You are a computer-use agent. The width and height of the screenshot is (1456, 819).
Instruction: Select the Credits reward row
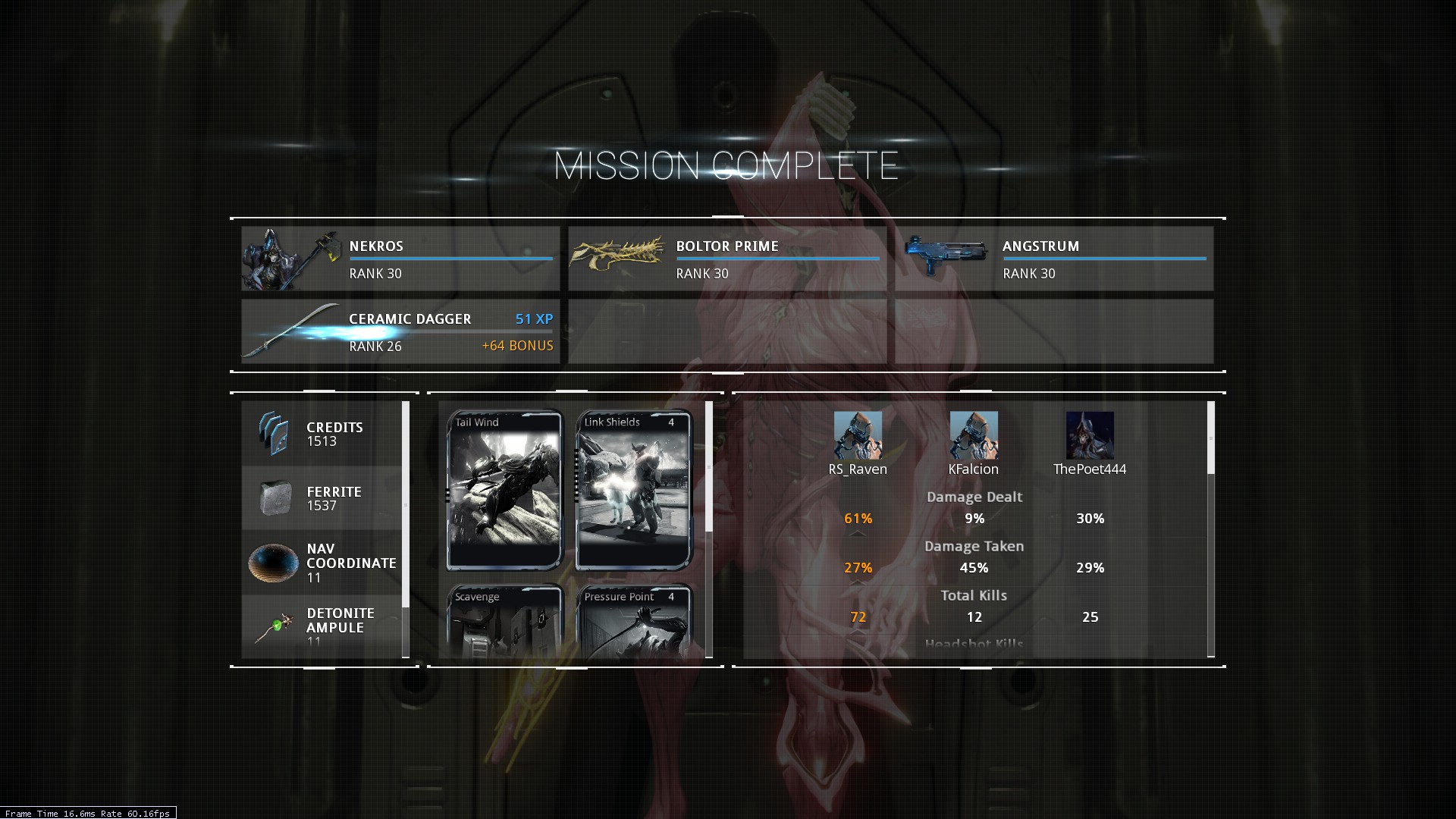tap(322, 434)
